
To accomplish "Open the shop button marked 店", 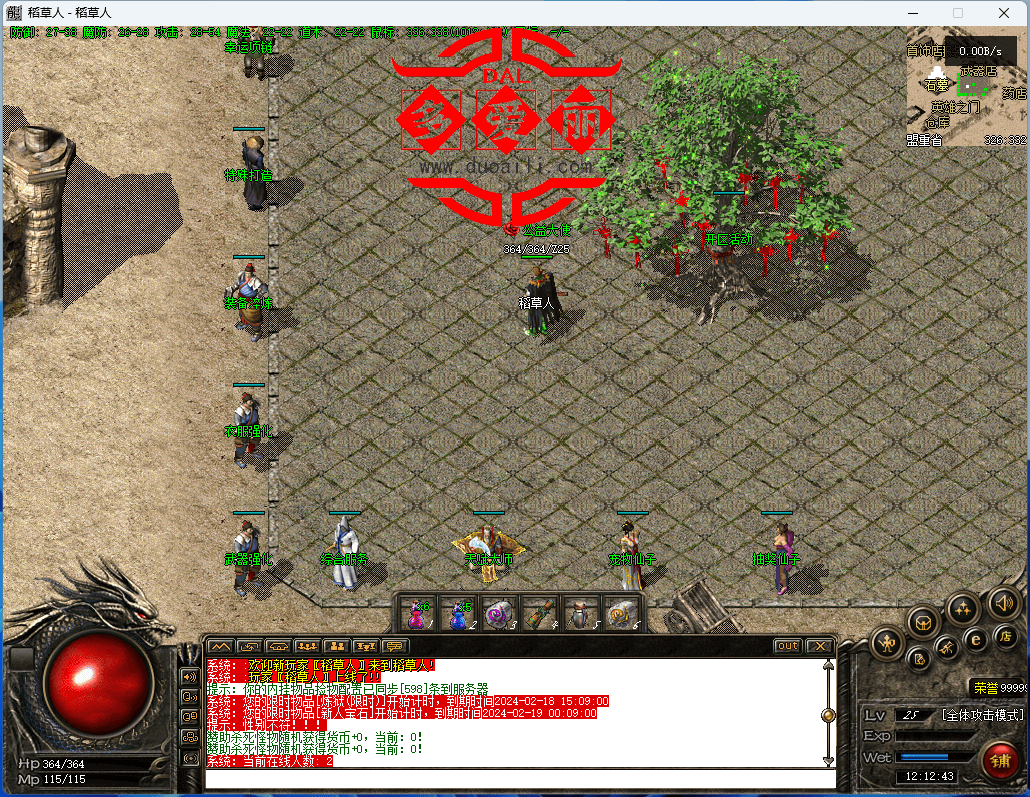I will coord(1005,637).
